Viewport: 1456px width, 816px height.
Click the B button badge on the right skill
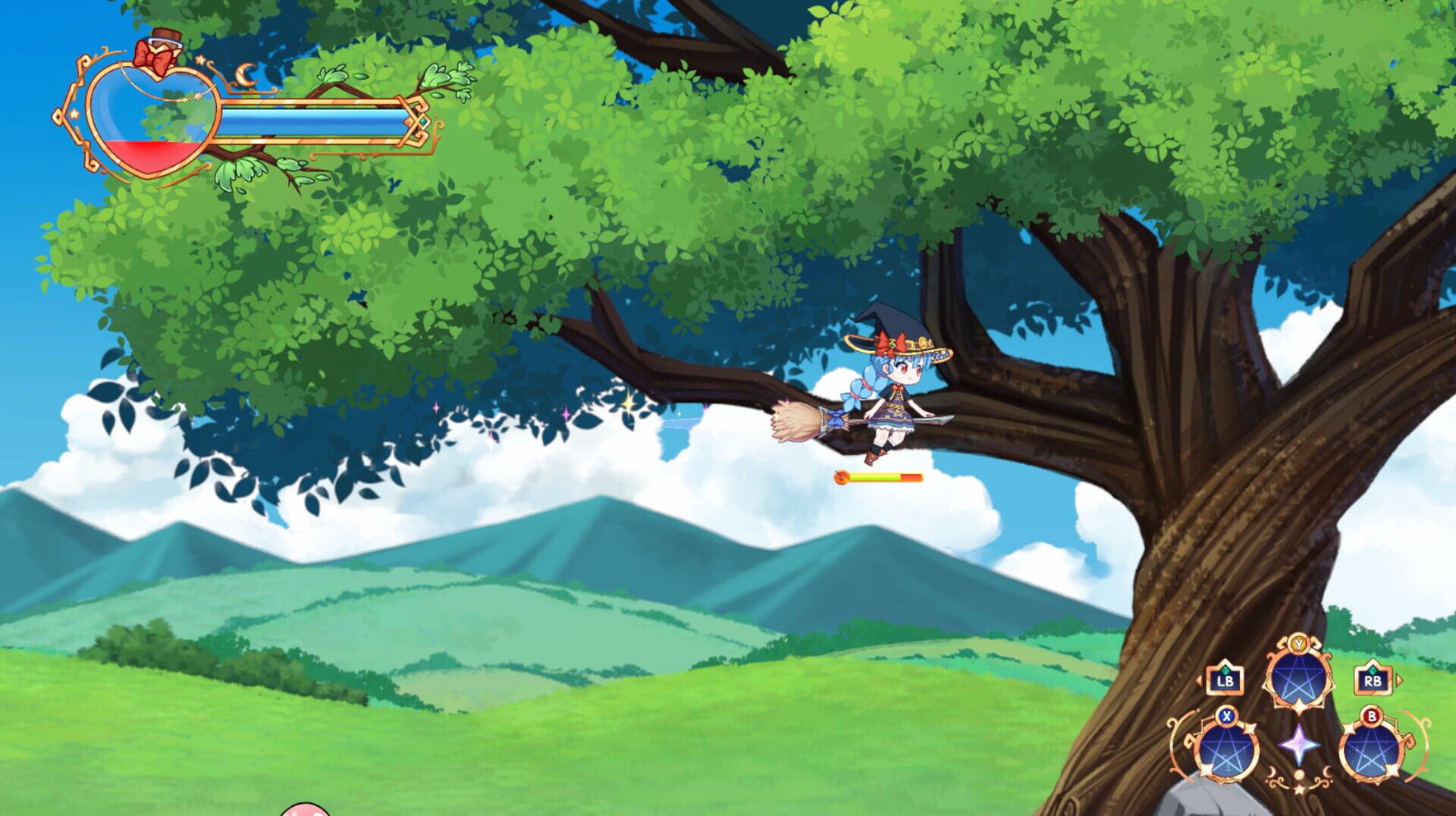tap(1370, 715)
